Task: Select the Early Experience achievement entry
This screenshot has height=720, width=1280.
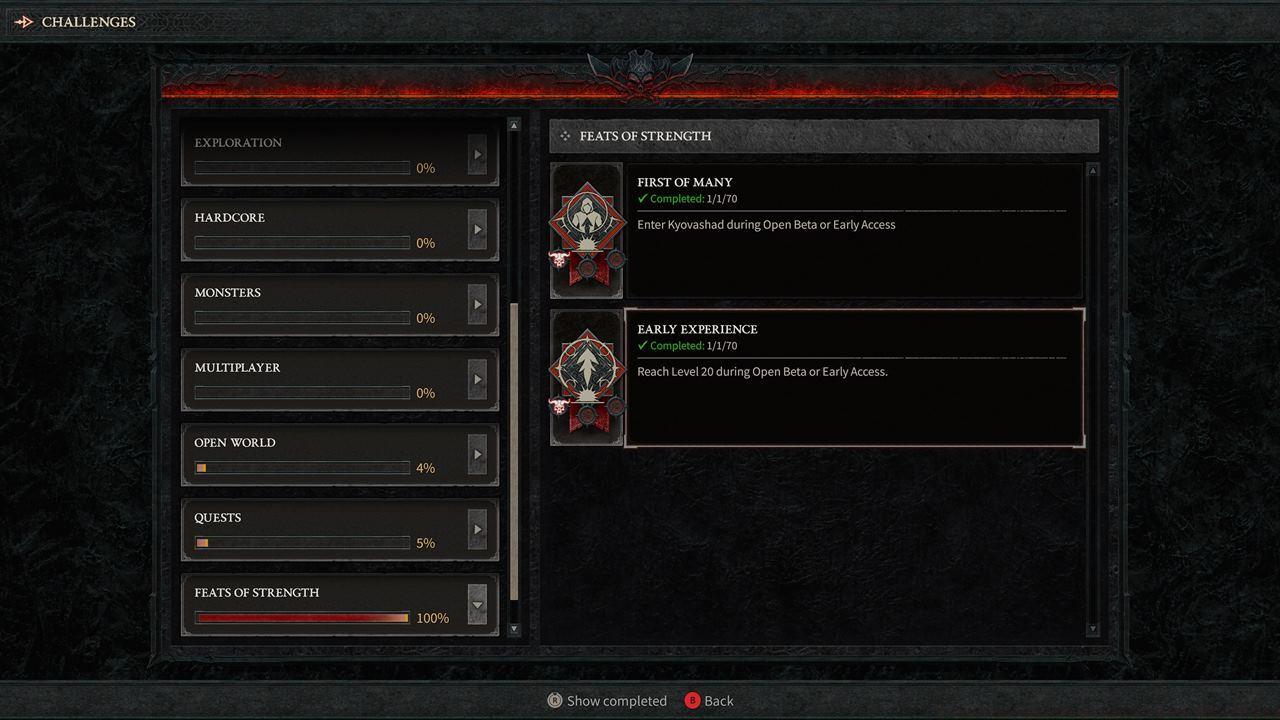Action: 855,377
